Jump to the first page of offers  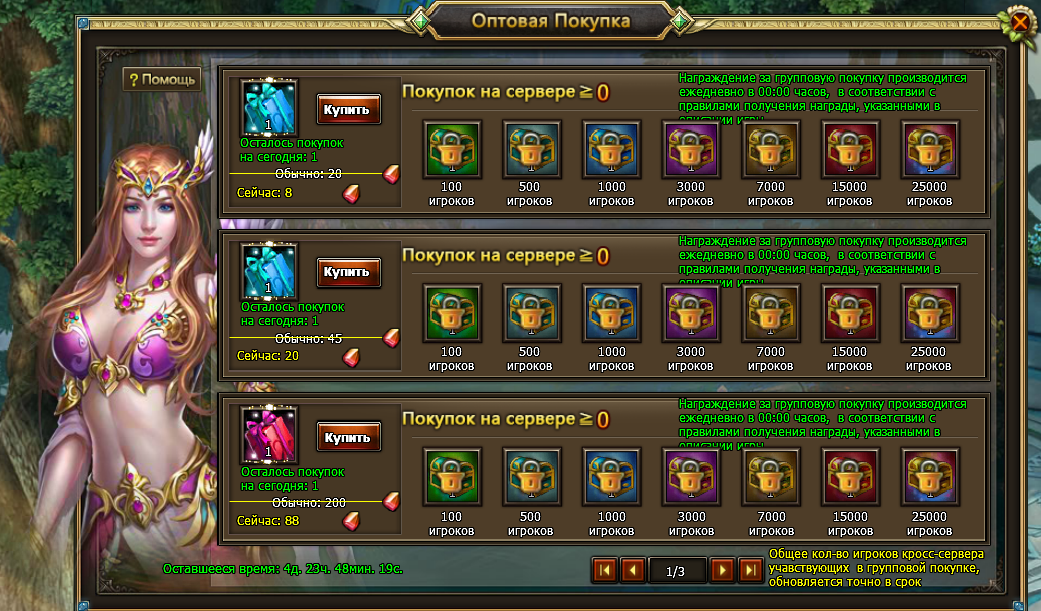coord(604,570)
